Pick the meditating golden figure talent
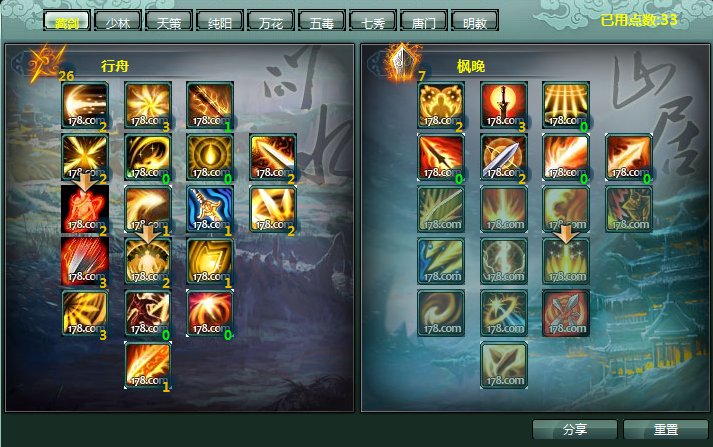Screen dimensions: 713x447 [x=148, y=259]
